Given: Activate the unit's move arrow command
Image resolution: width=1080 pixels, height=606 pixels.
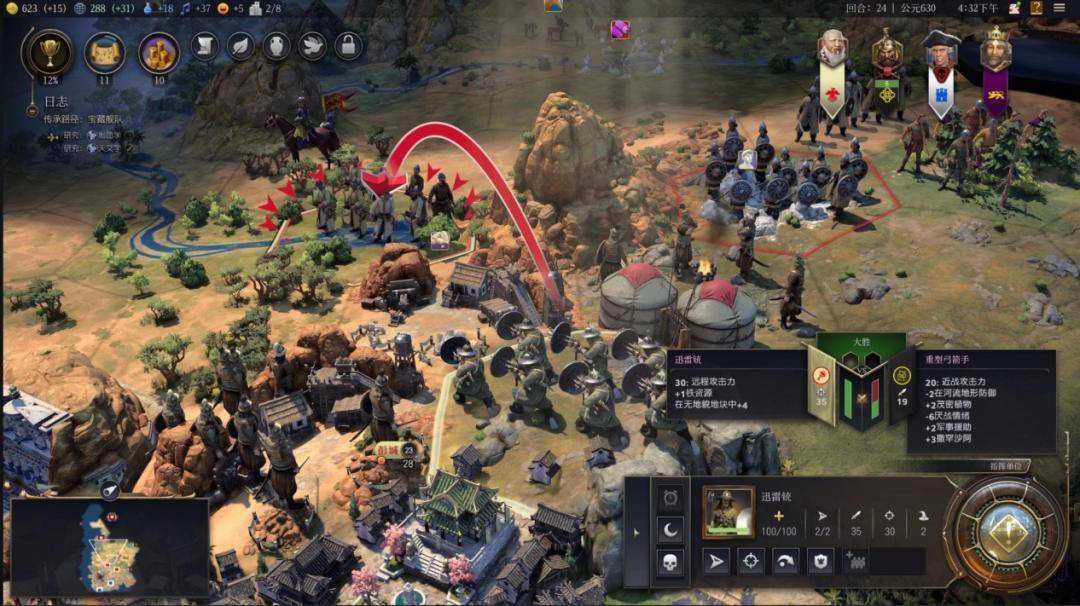Looking at the screenshot, I should [716, 561].
